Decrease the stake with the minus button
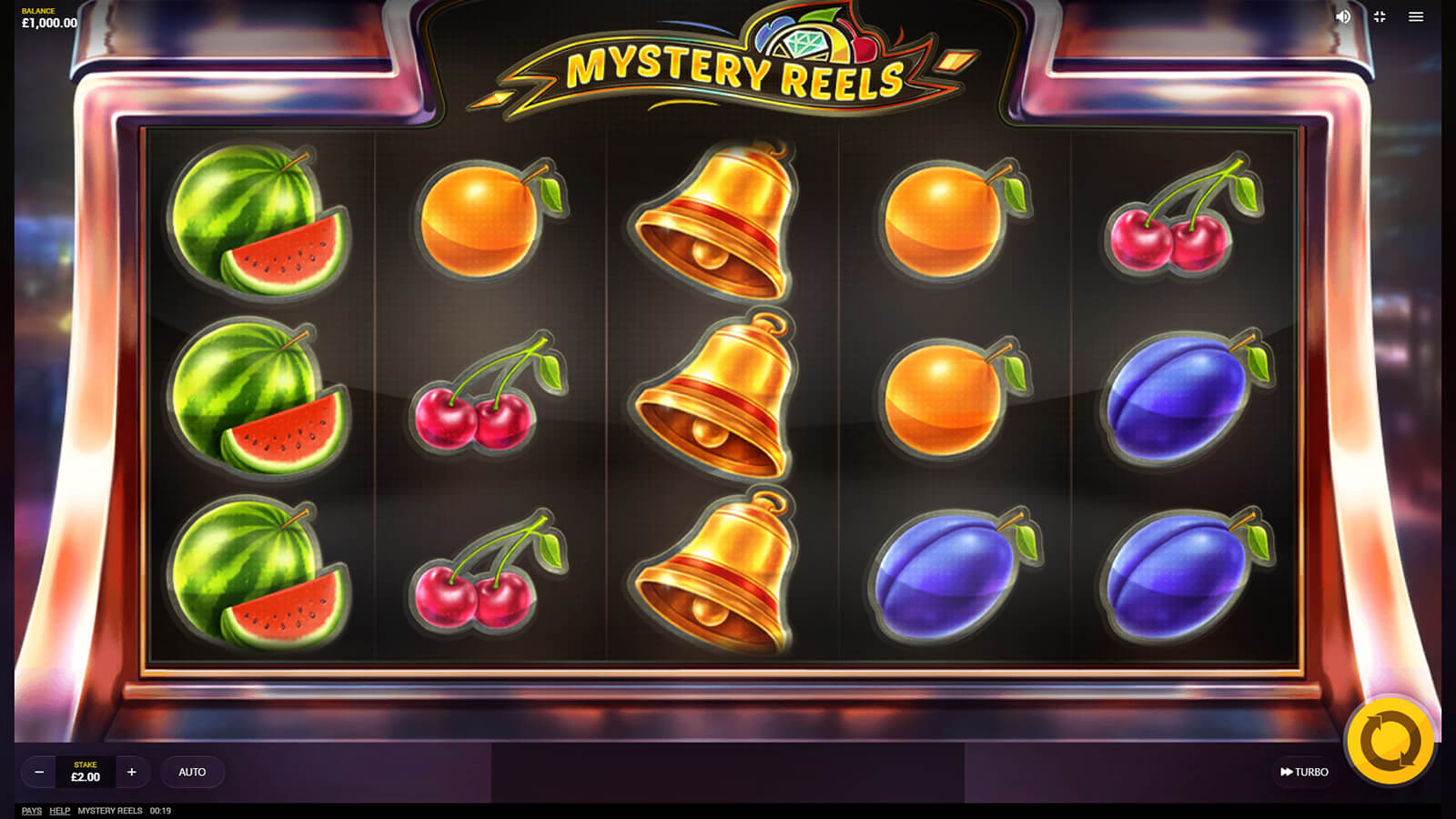 pyautogui.click(x=39, y=772)
